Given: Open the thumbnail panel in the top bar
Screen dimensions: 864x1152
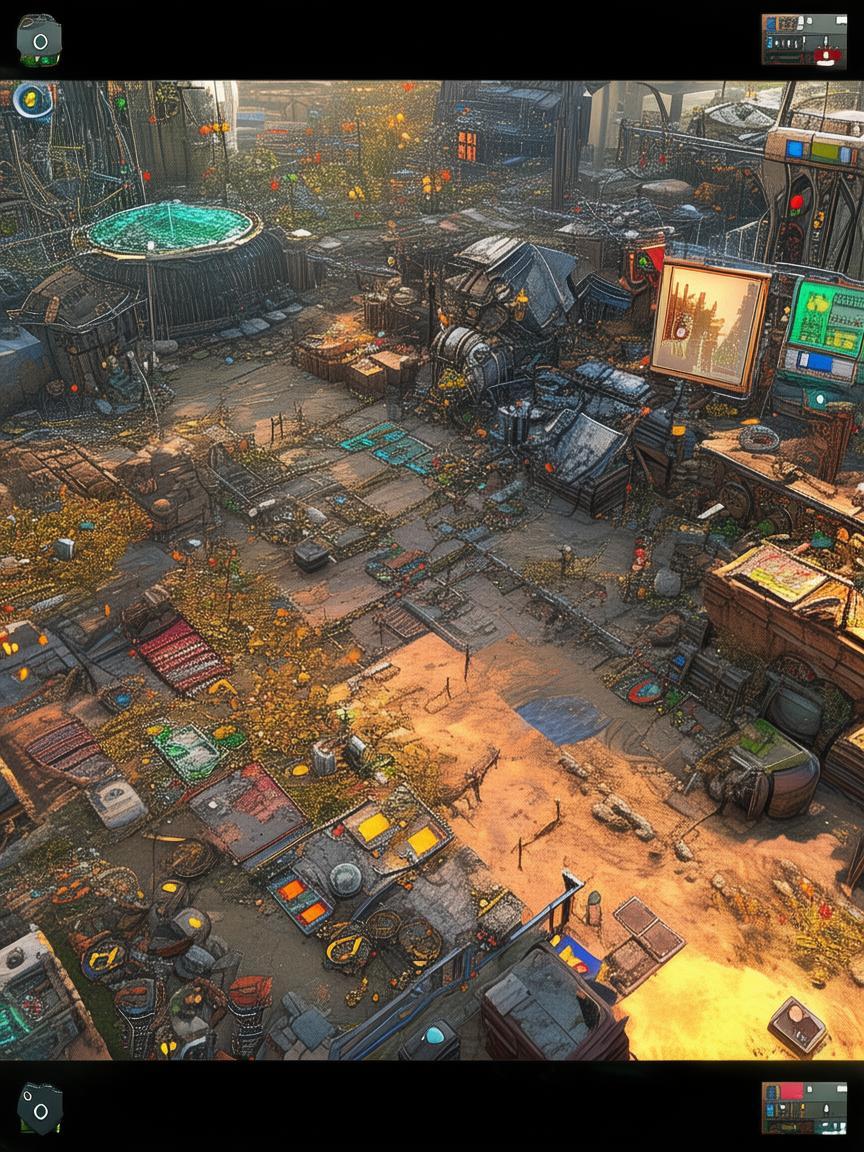Looking at the screenshot, I should (x=803, y=40).
